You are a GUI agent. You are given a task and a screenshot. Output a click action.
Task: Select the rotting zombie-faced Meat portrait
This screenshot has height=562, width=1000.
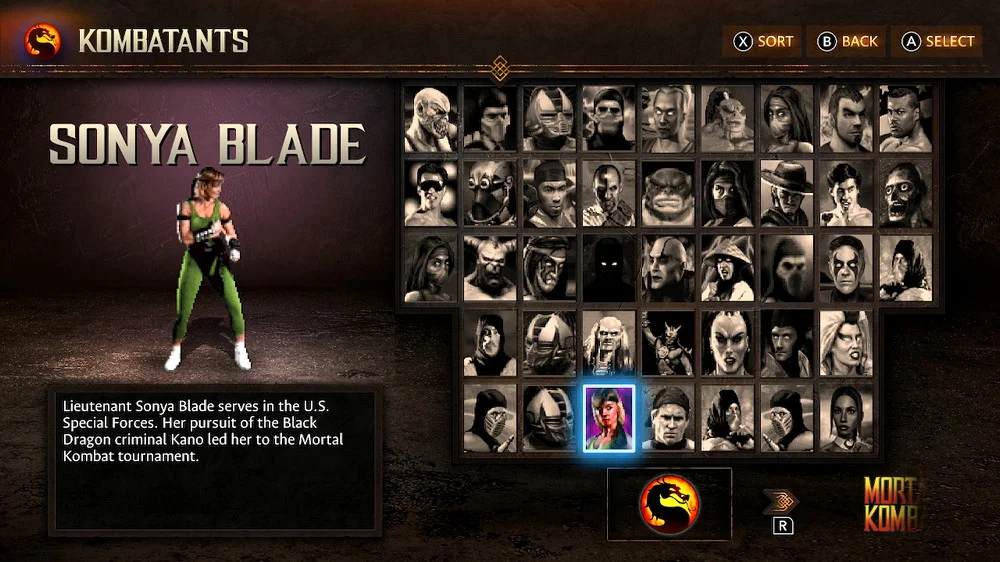coord(905,194)
